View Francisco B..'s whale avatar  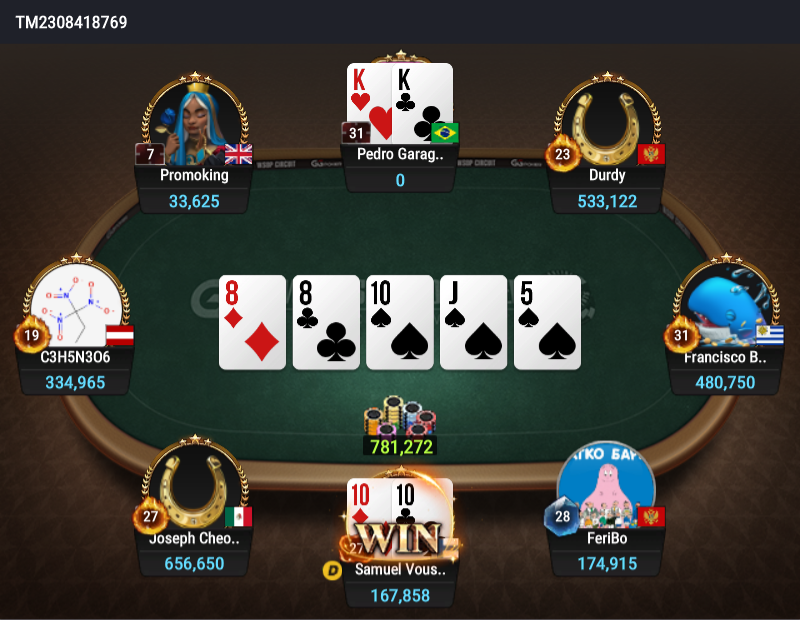(730, 305)
